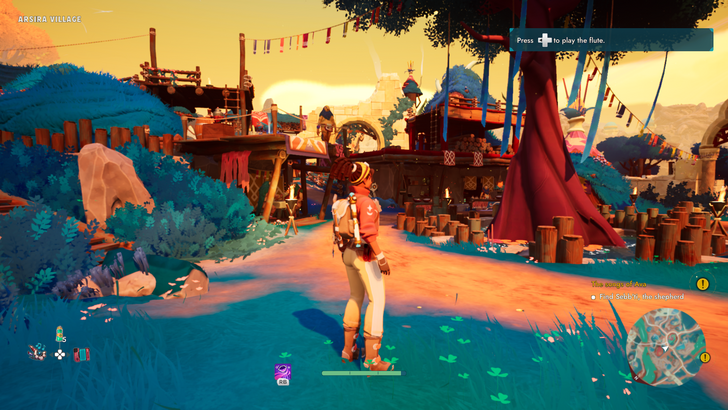Select the red and teal box quick-slot
This screenshot has height=410, width=728.
pos(81,354)
